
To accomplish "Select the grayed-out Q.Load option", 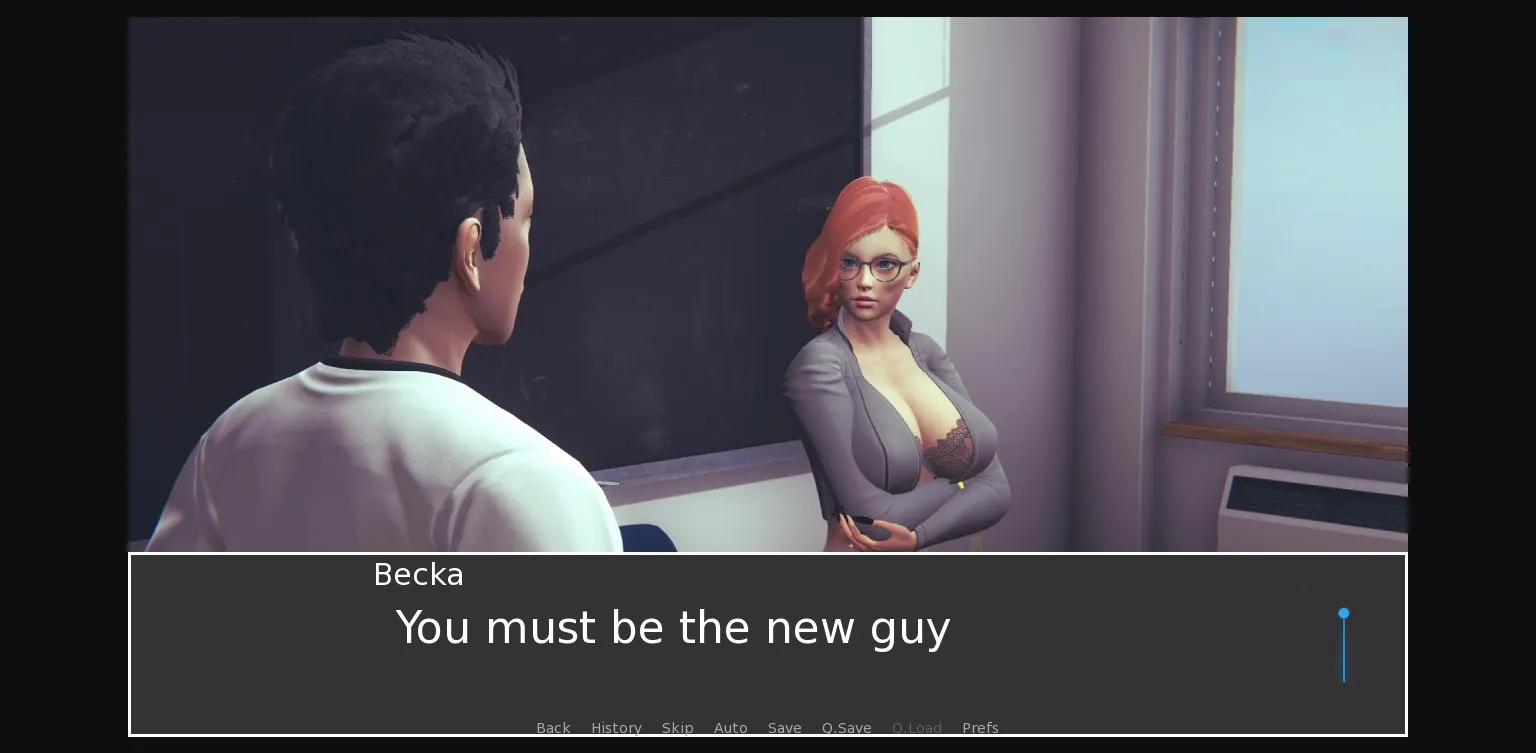I will click(916, 728).
